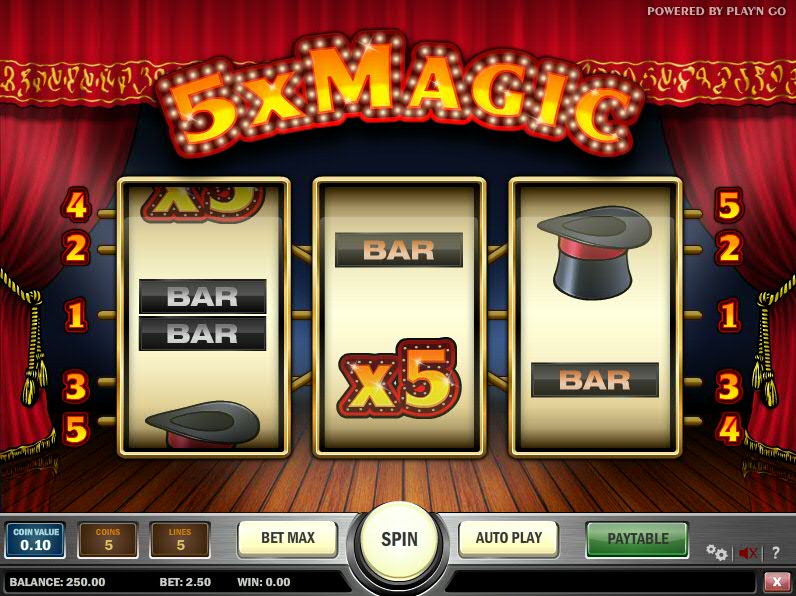The image size is (796, 596).
Task: Click the Bet Max button
Action: (x=288, y=538)
